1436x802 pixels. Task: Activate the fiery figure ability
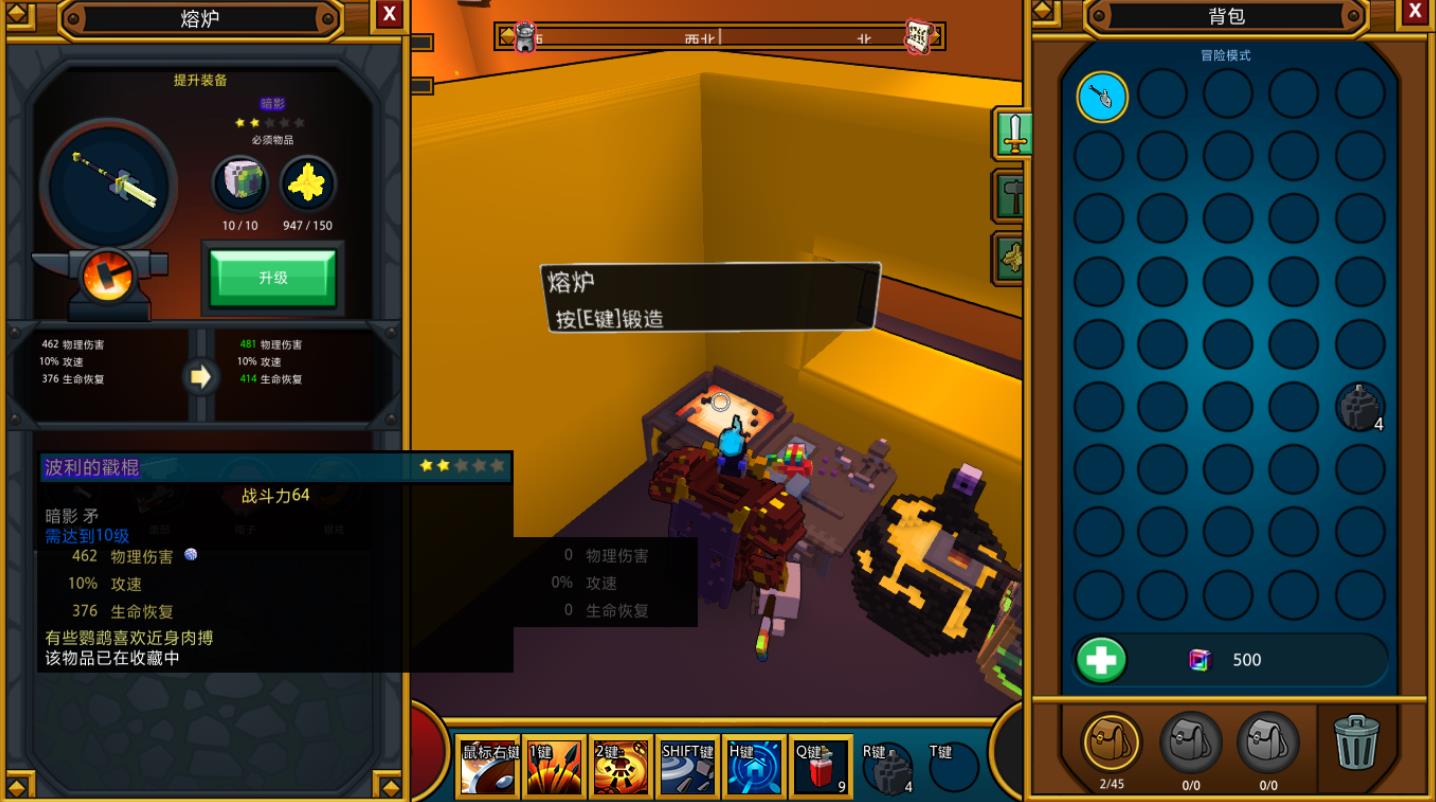[620, 768]
